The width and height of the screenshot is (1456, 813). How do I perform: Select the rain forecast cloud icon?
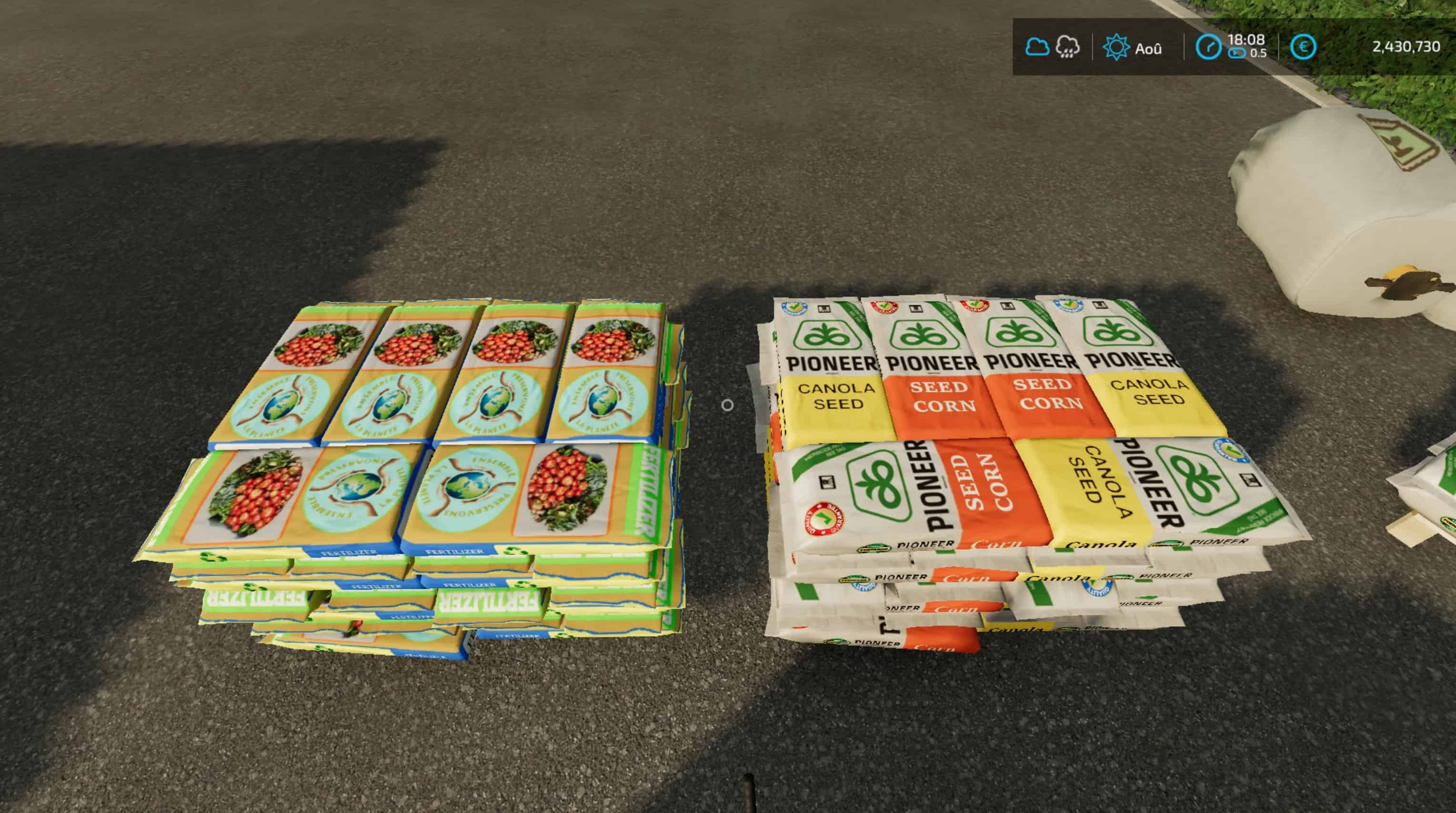(1068, 47)
